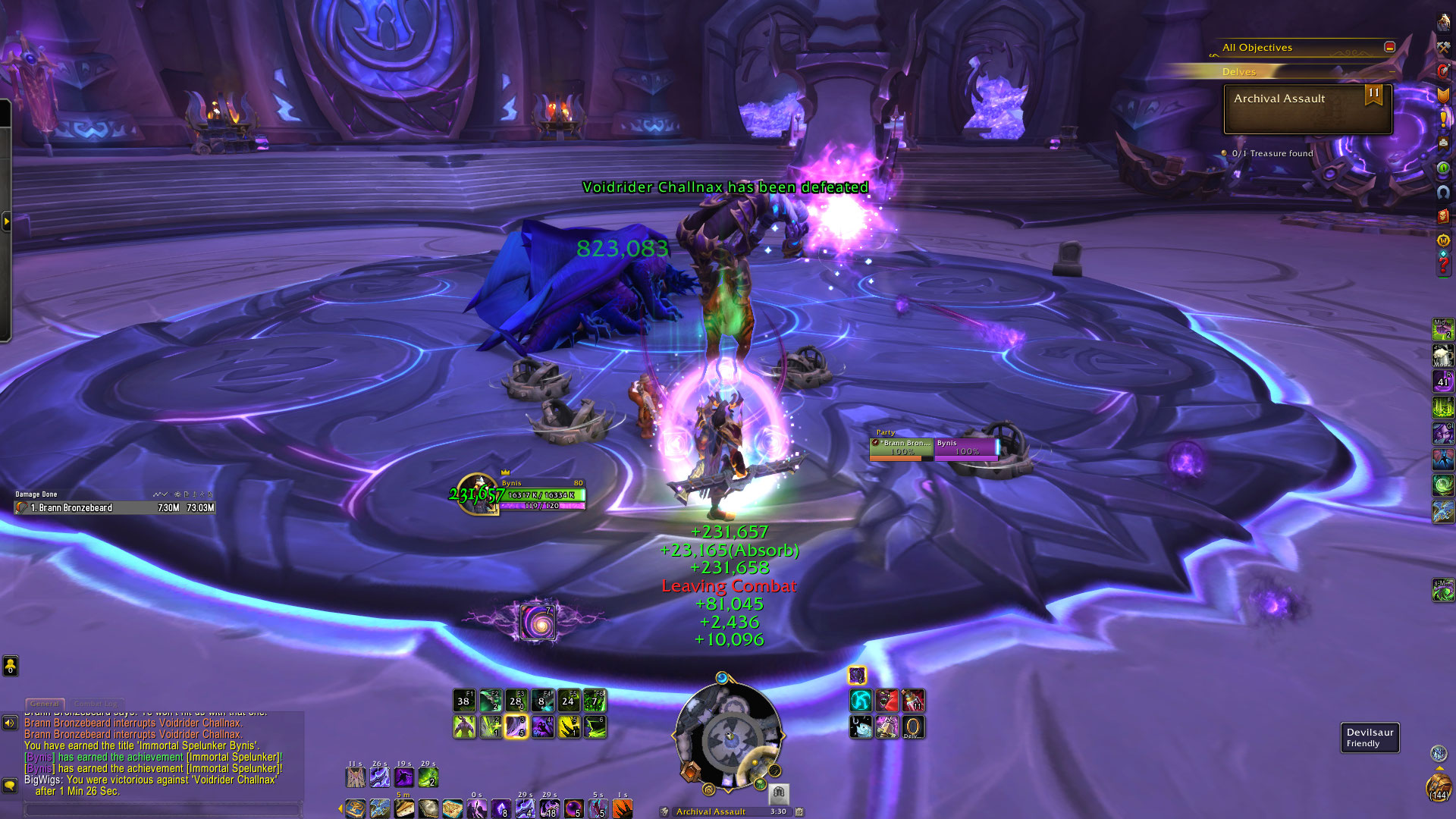
Task: Collapse the Delves section header
Action: [x=1392, y=71]
